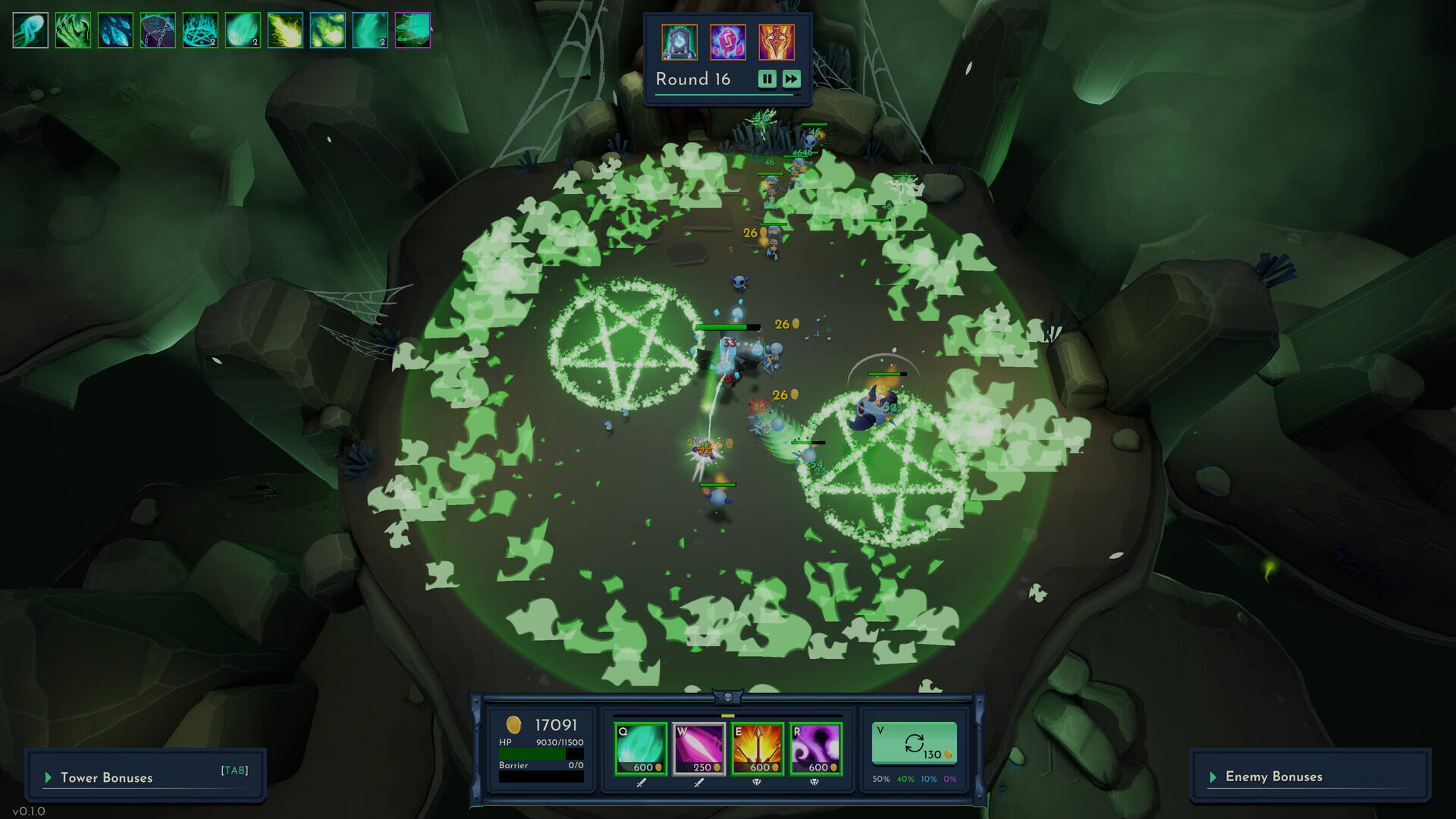Viewport: 1456px width, 819px height.
Task: Select the hooded figure icon in round panel
Action: tap(679, 42)
